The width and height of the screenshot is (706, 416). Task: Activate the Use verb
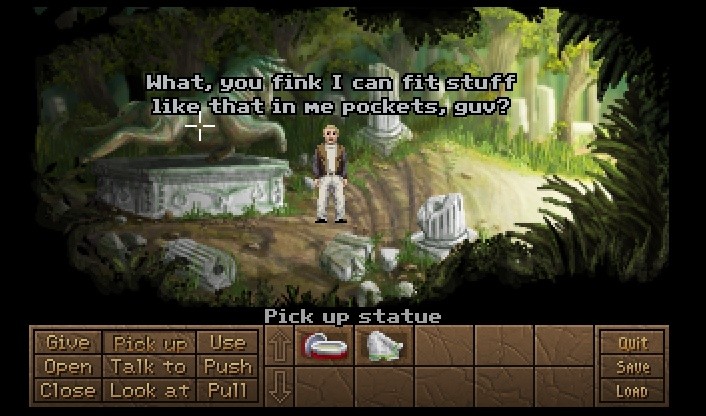tap(227, 343)
